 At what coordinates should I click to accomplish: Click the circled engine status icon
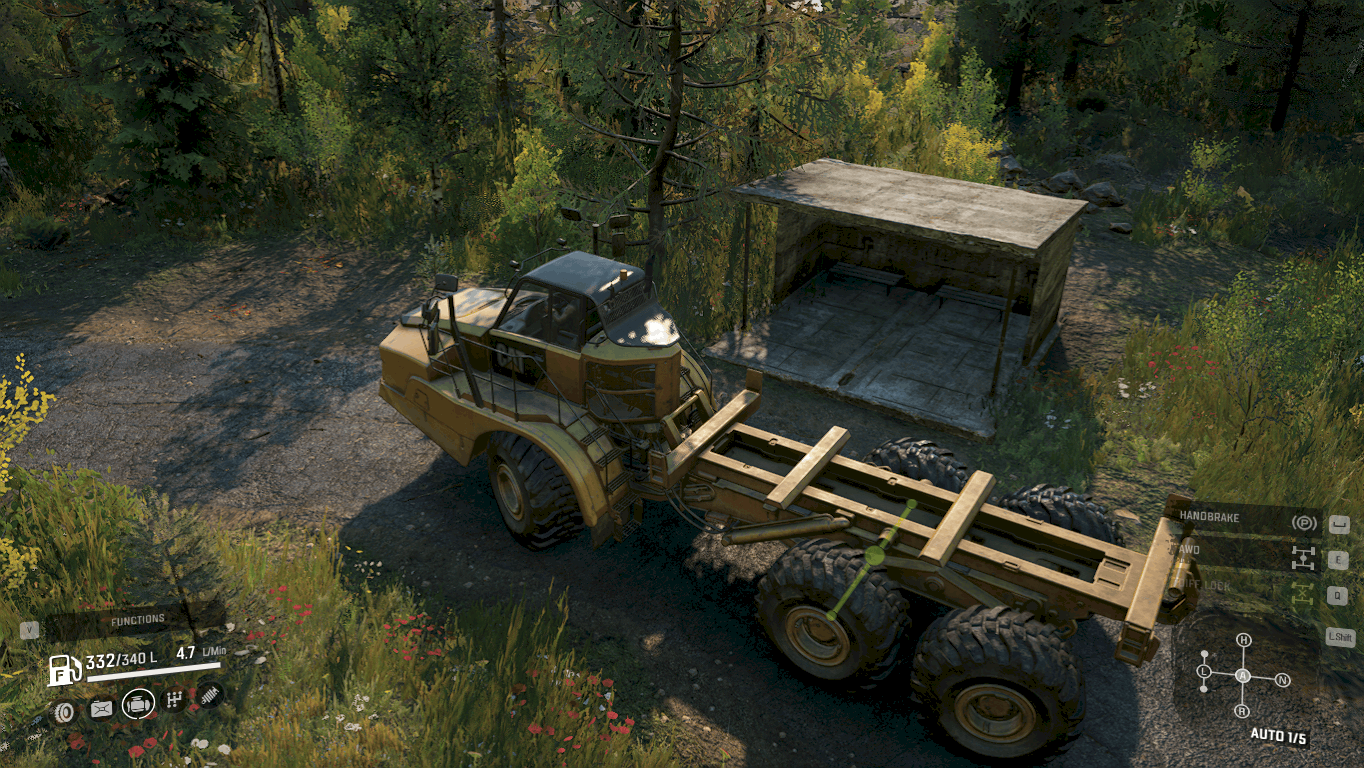[138, 704]
